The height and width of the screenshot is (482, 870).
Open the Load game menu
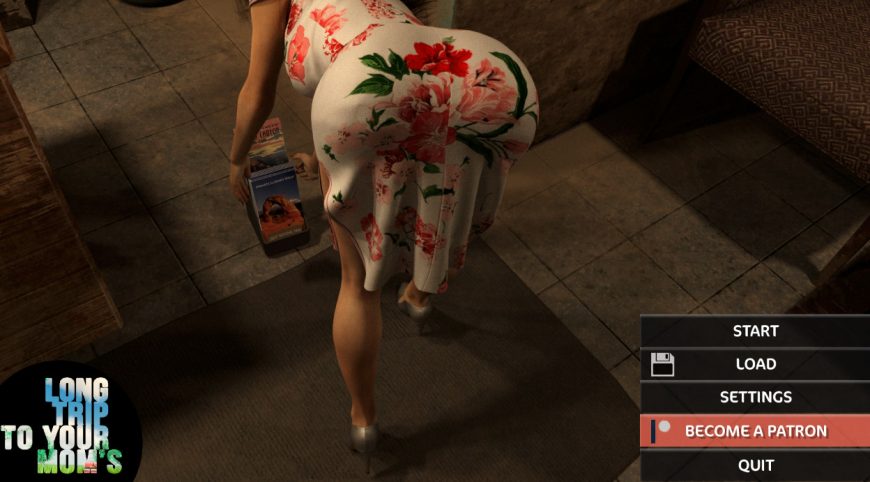[x=755, y=364]
